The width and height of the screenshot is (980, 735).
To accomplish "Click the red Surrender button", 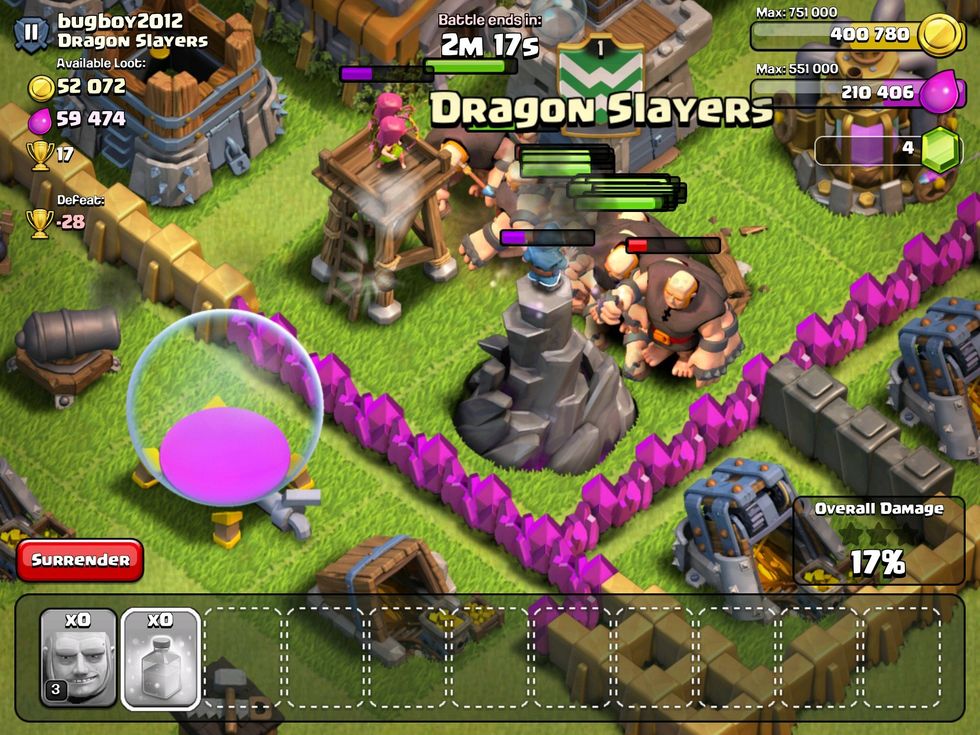I will (x=80, y=560).
